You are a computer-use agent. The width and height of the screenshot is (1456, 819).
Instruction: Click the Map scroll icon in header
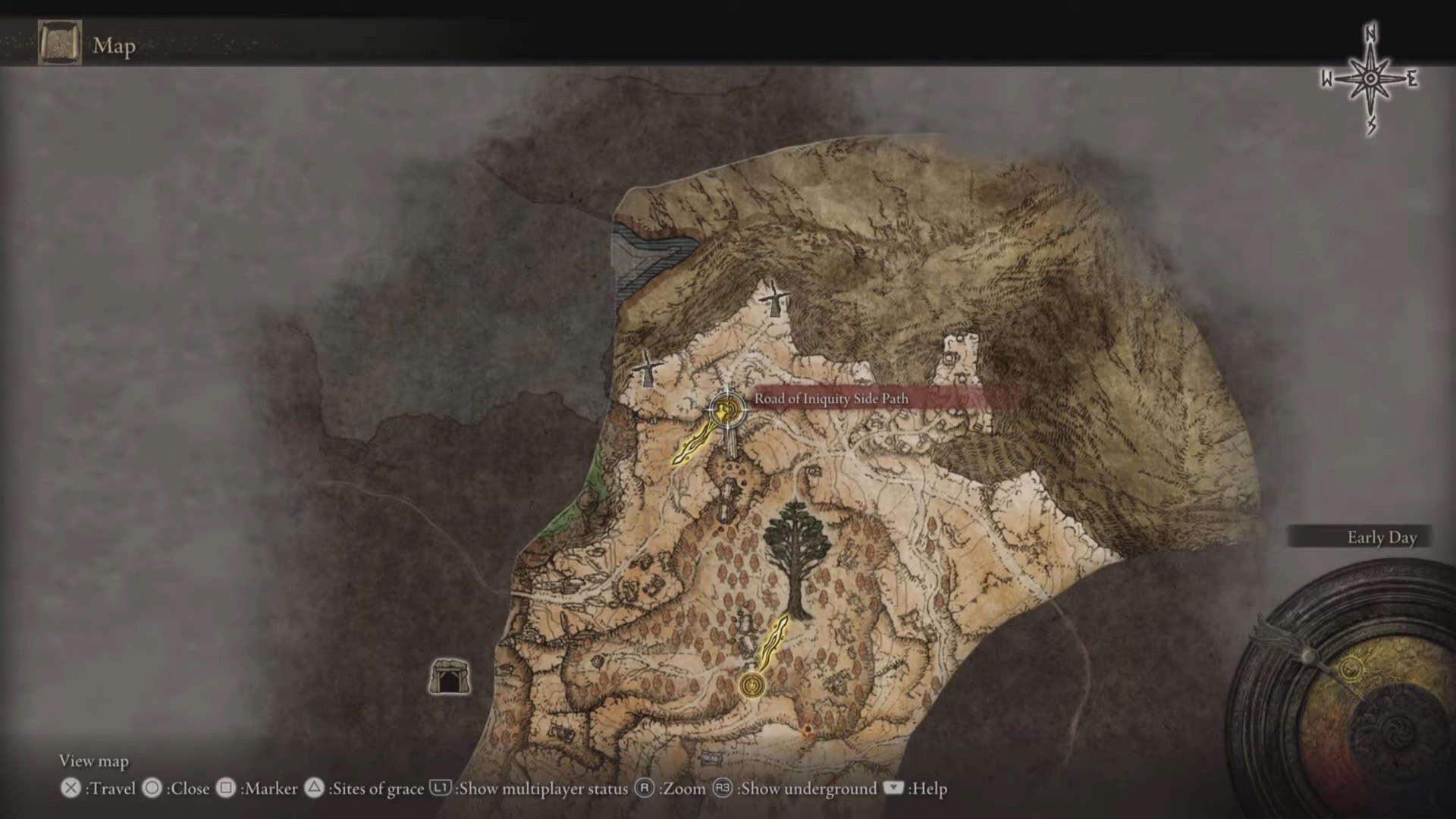60,44
